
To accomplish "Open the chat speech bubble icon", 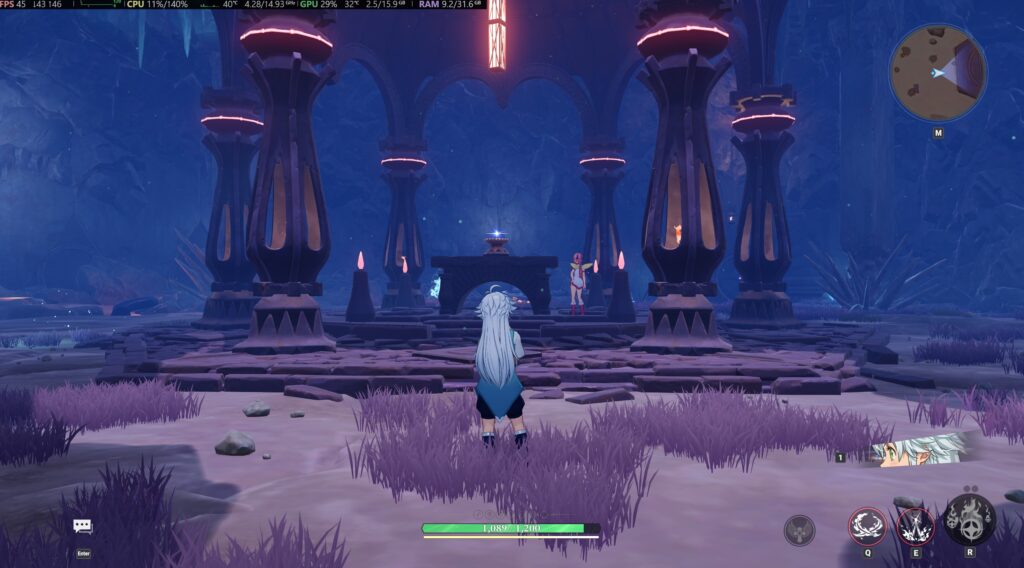I will pos(82,526).
